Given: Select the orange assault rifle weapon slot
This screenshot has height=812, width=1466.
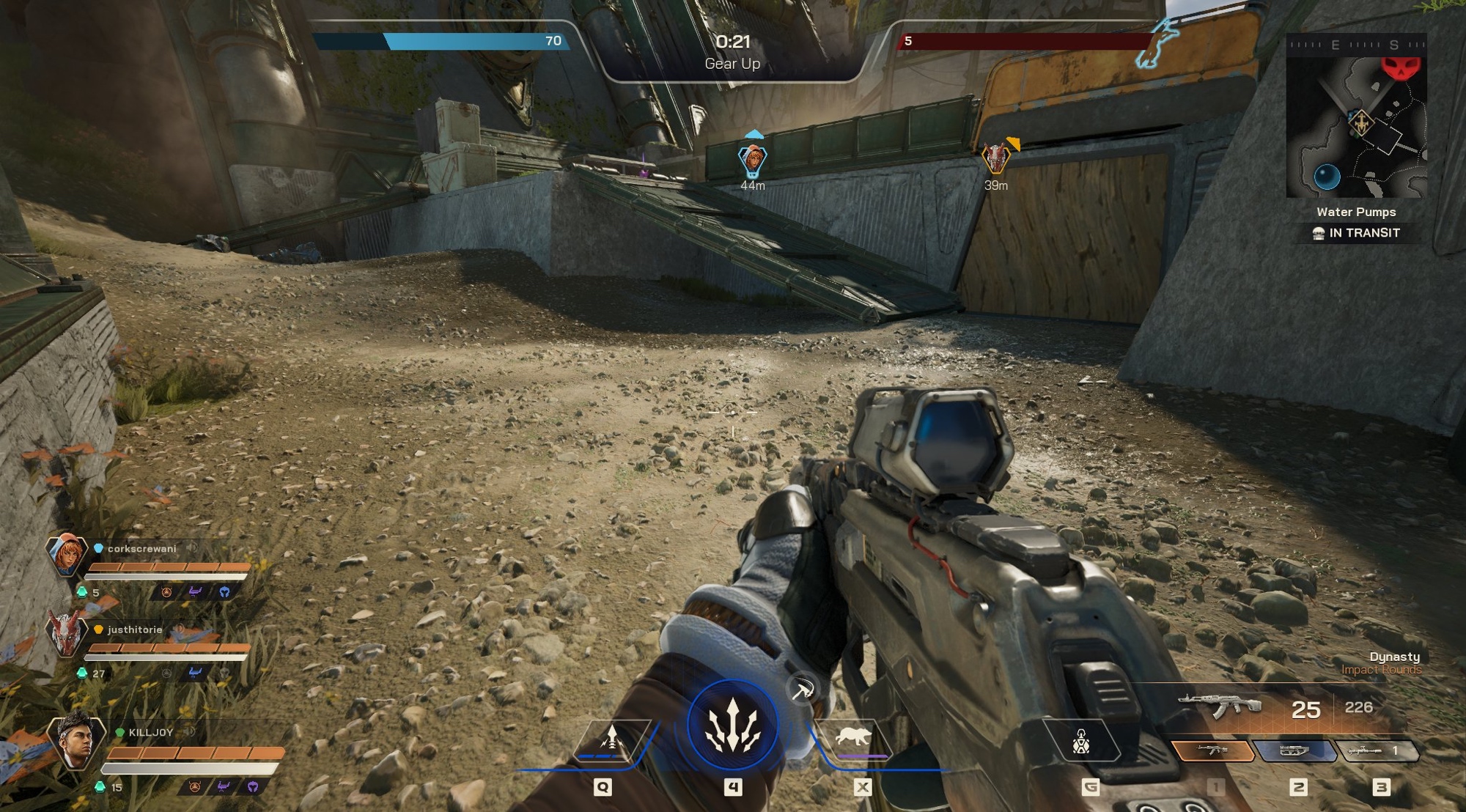Looking at the screenshot, I should pos(1212,750).
